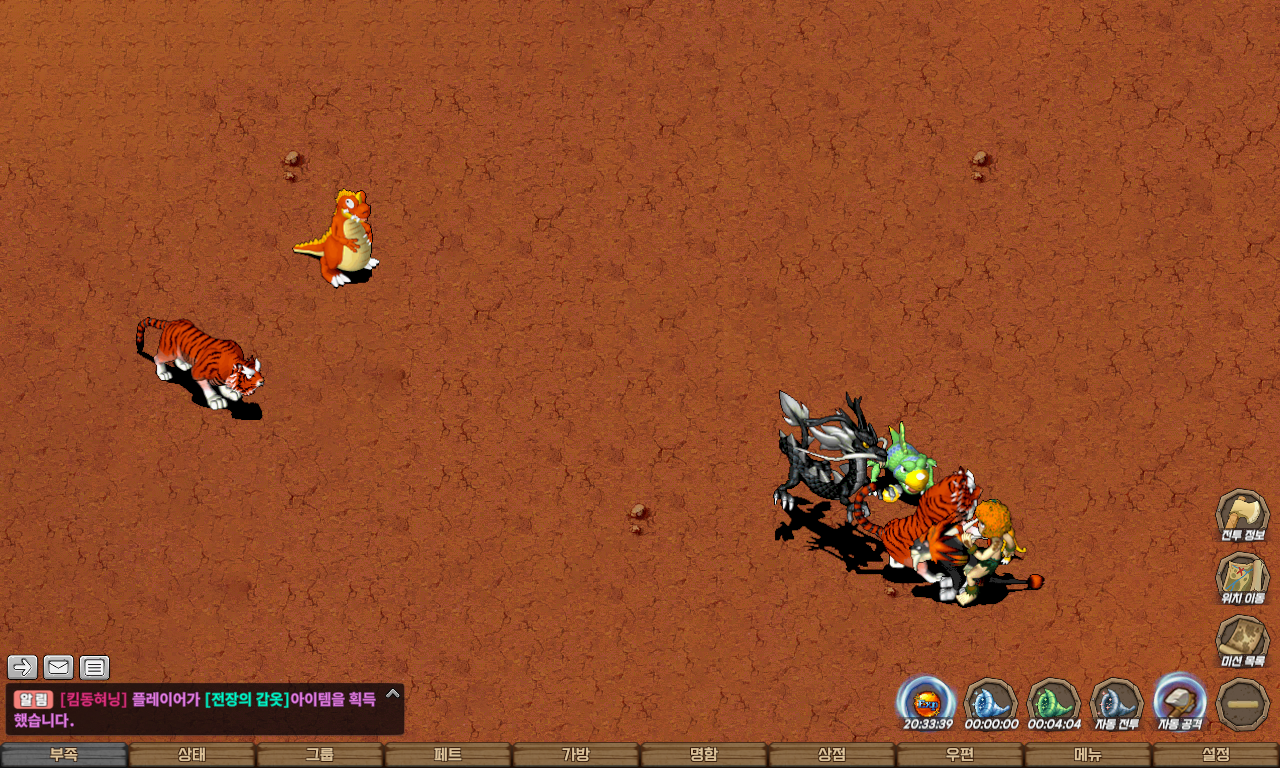Collapse the HUD with the minus button
The width and height of the screenshot is (1280, 768).
(1243, 704)
